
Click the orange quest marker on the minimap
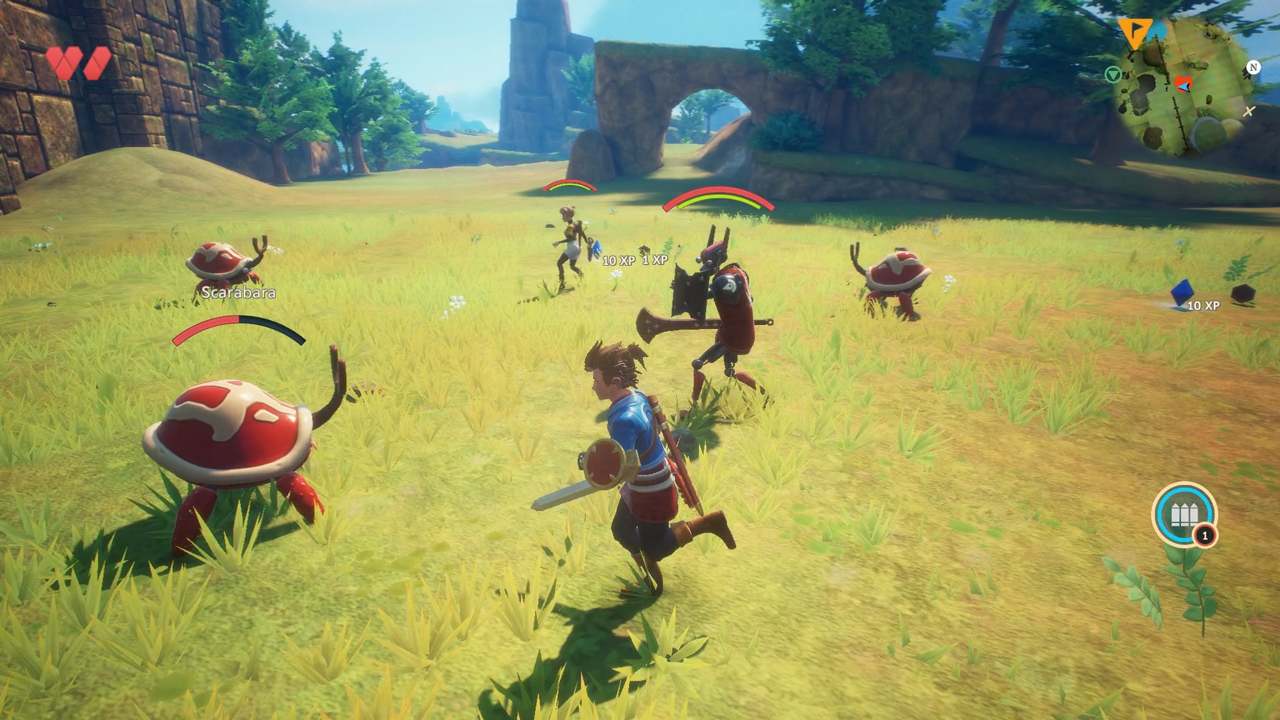pyautogui.click(x=1134, y=29)
